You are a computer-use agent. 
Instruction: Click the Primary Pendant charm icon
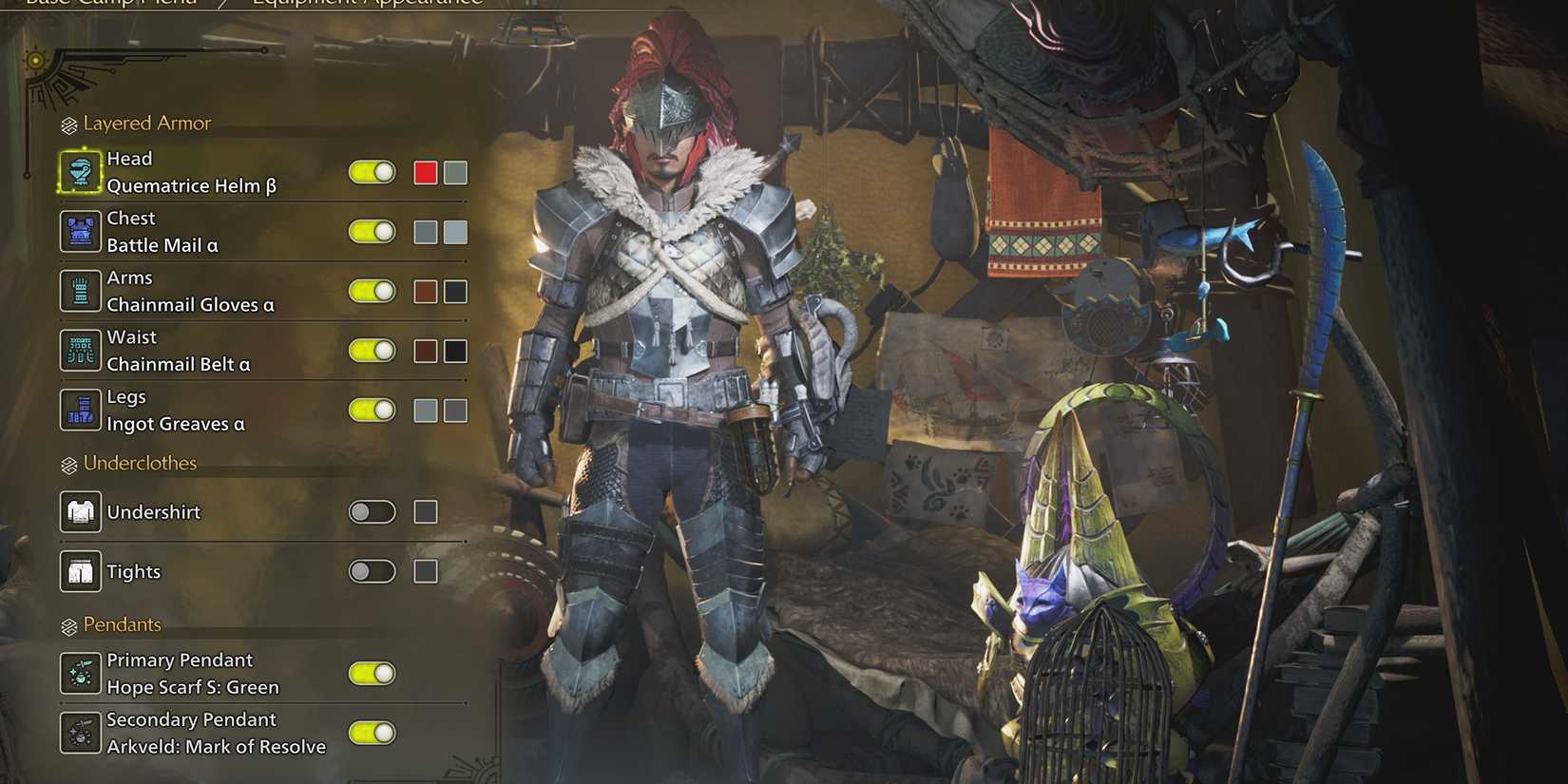click(81, 673)
